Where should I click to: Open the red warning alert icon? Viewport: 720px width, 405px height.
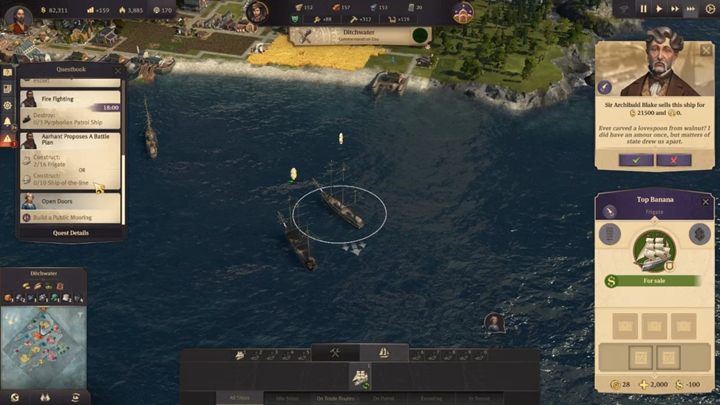click(7, 140)
